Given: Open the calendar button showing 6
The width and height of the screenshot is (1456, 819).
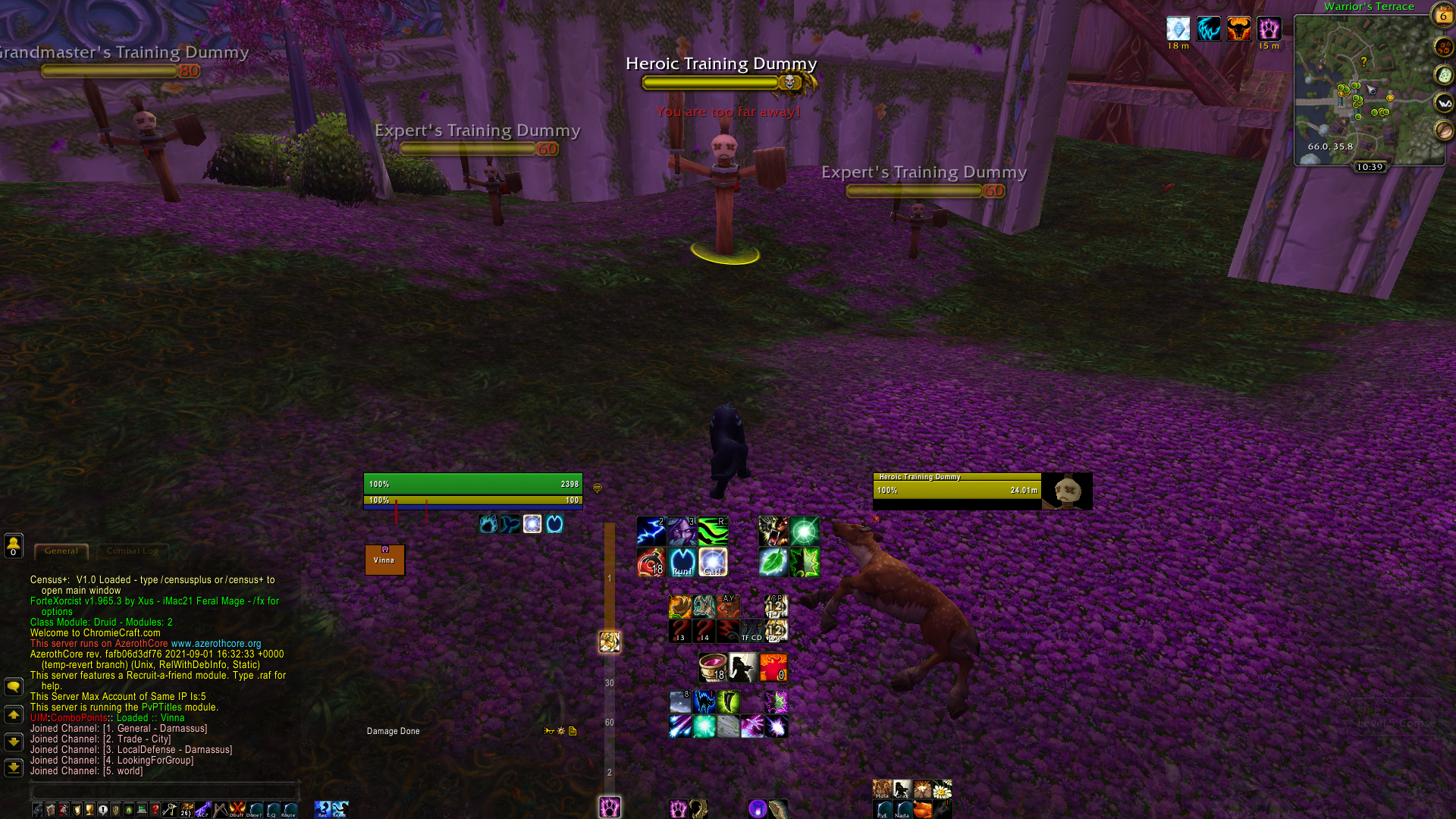Looking at the screenshot, I should click(x=1442, y=14).
